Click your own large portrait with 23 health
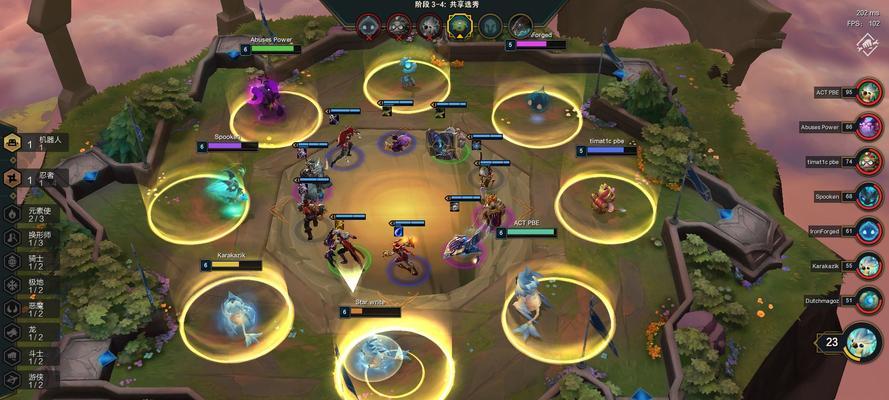The height and width of the screenshot is (400, 889). [x=862, y=343]
